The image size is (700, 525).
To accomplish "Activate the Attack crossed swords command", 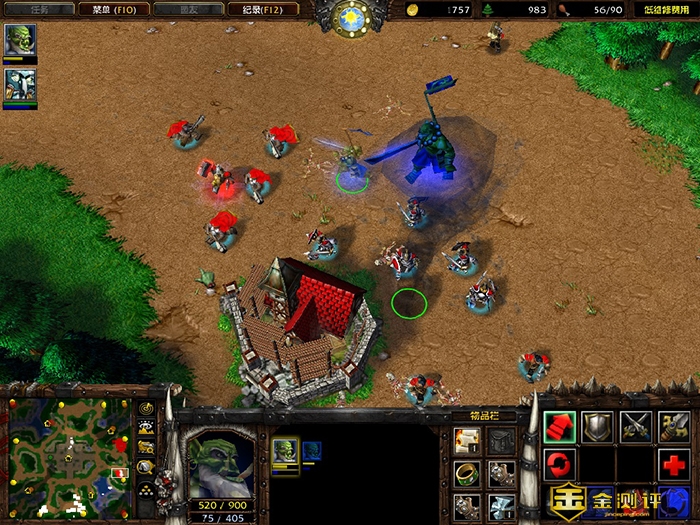I will point(635,426).
